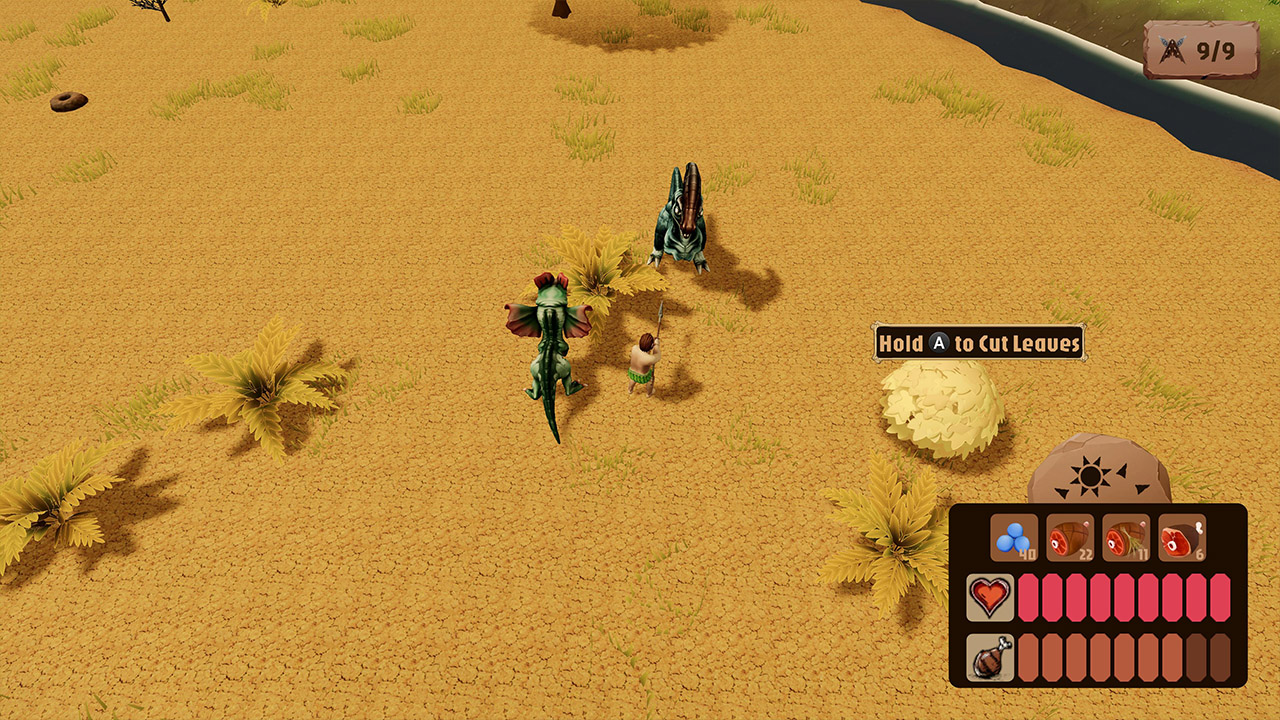
Task: Click the drumstick icon beside the hunger bar
Action: pyautogui.click(x=990, y=655)
